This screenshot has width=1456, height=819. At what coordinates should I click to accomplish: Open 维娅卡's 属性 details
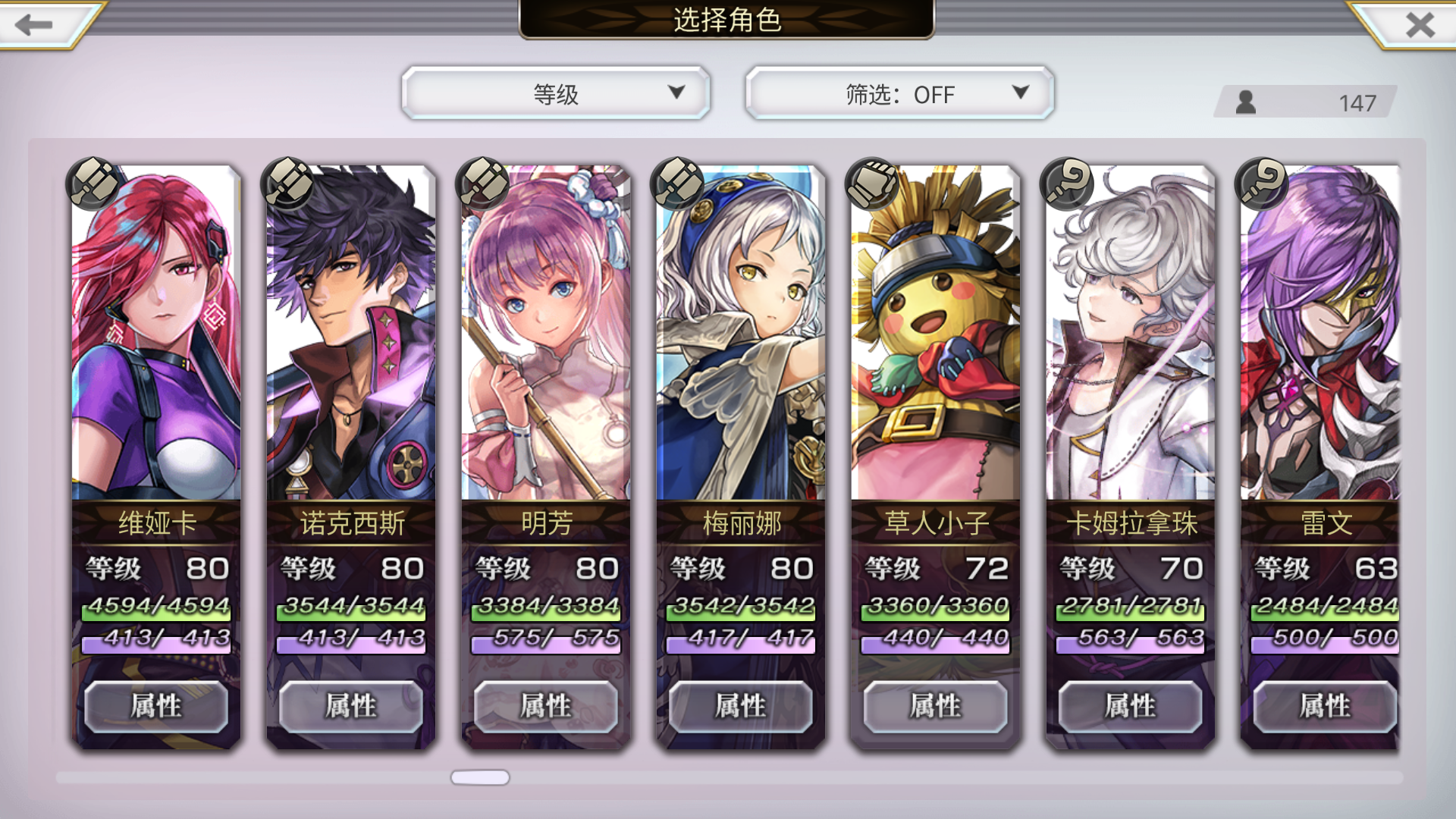click(155, 705)
